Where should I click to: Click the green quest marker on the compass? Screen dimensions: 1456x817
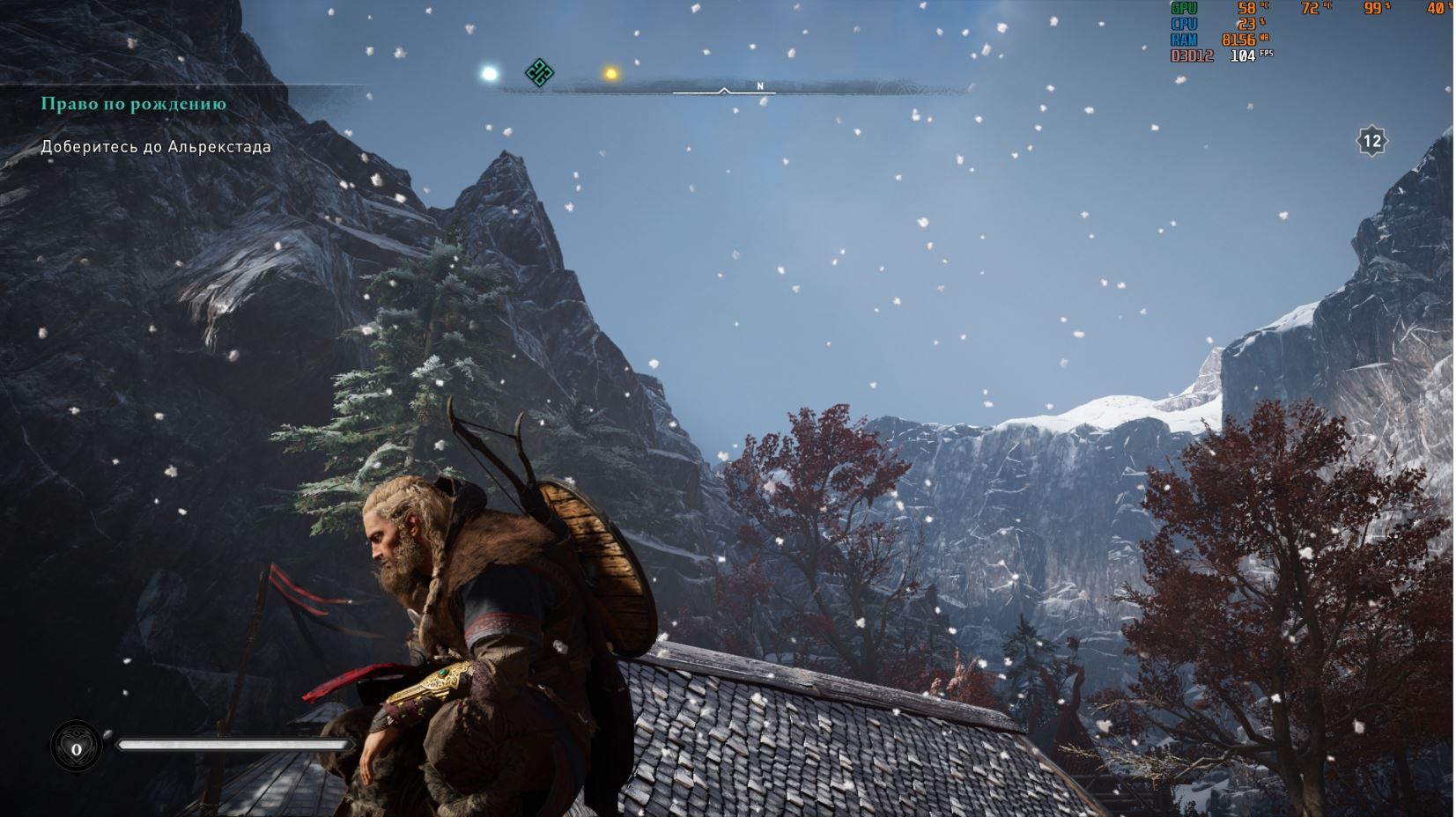click(538, 73)
